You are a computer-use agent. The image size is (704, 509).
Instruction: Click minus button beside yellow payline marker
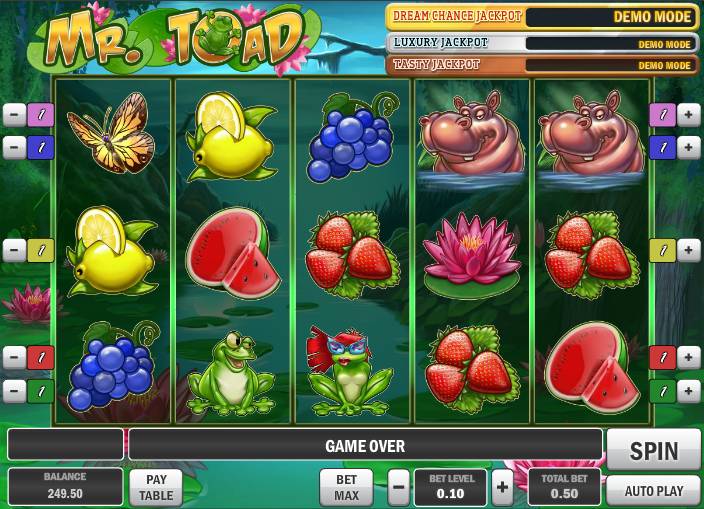pyautogui.click(x=14, y=250)
